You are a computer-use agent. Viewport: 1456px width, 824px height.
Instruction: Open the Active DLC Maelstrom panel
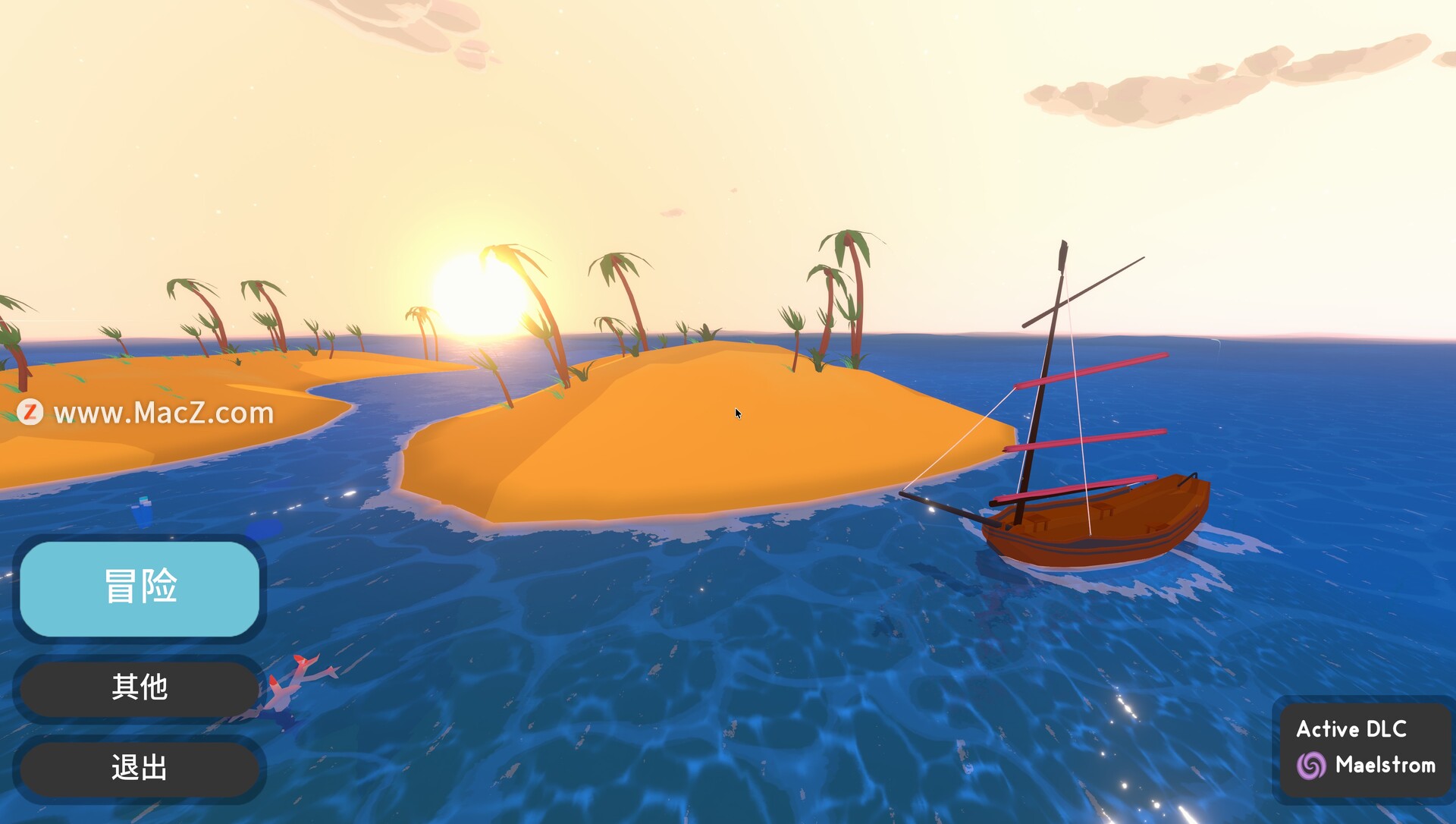tap(1365, 749)
